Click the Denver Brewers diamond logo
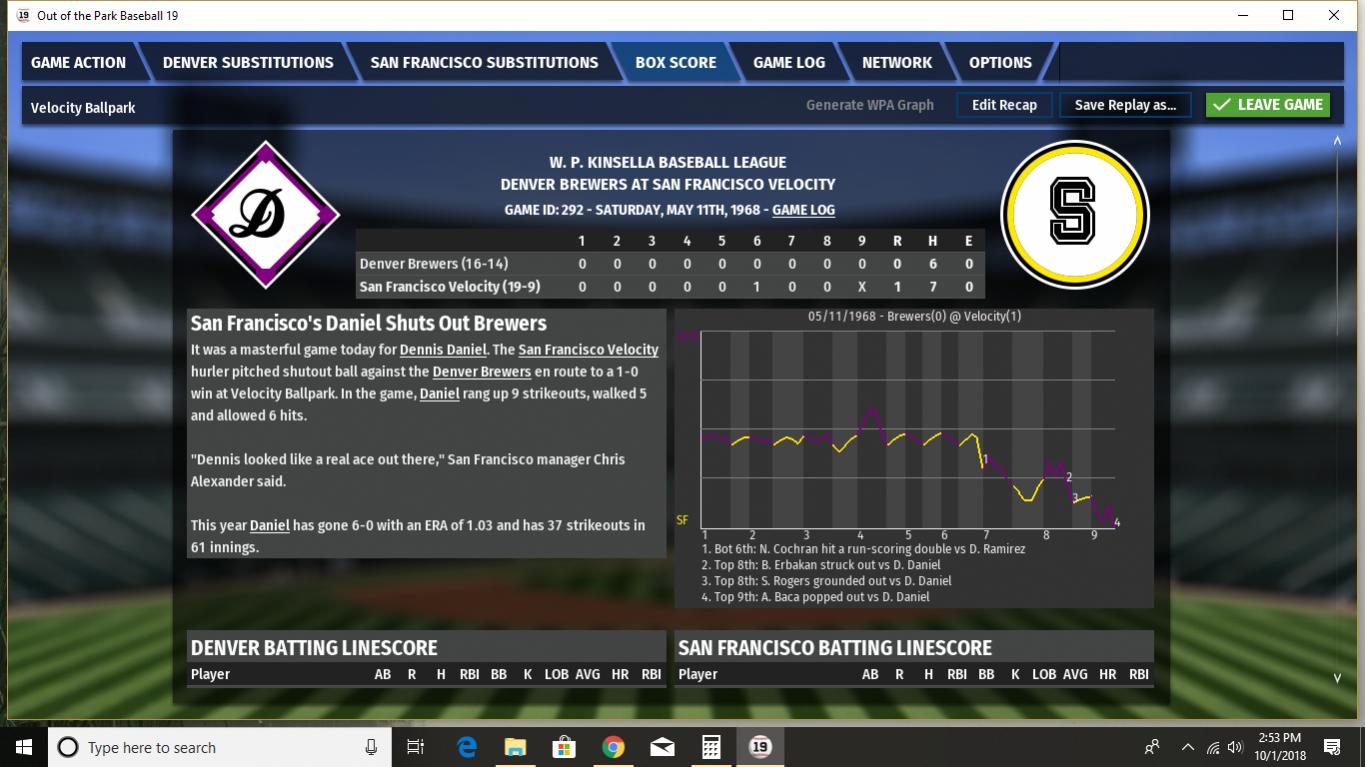 point(265,214)
